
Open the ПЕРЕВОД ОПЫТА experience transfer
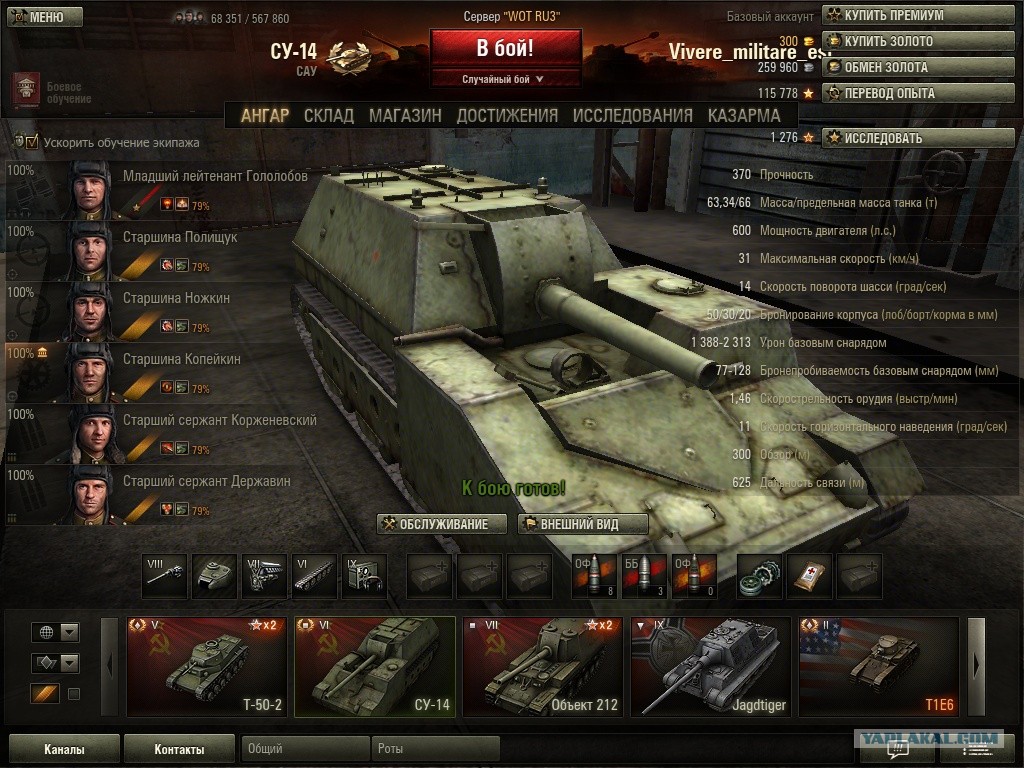(x=918, y=93)
